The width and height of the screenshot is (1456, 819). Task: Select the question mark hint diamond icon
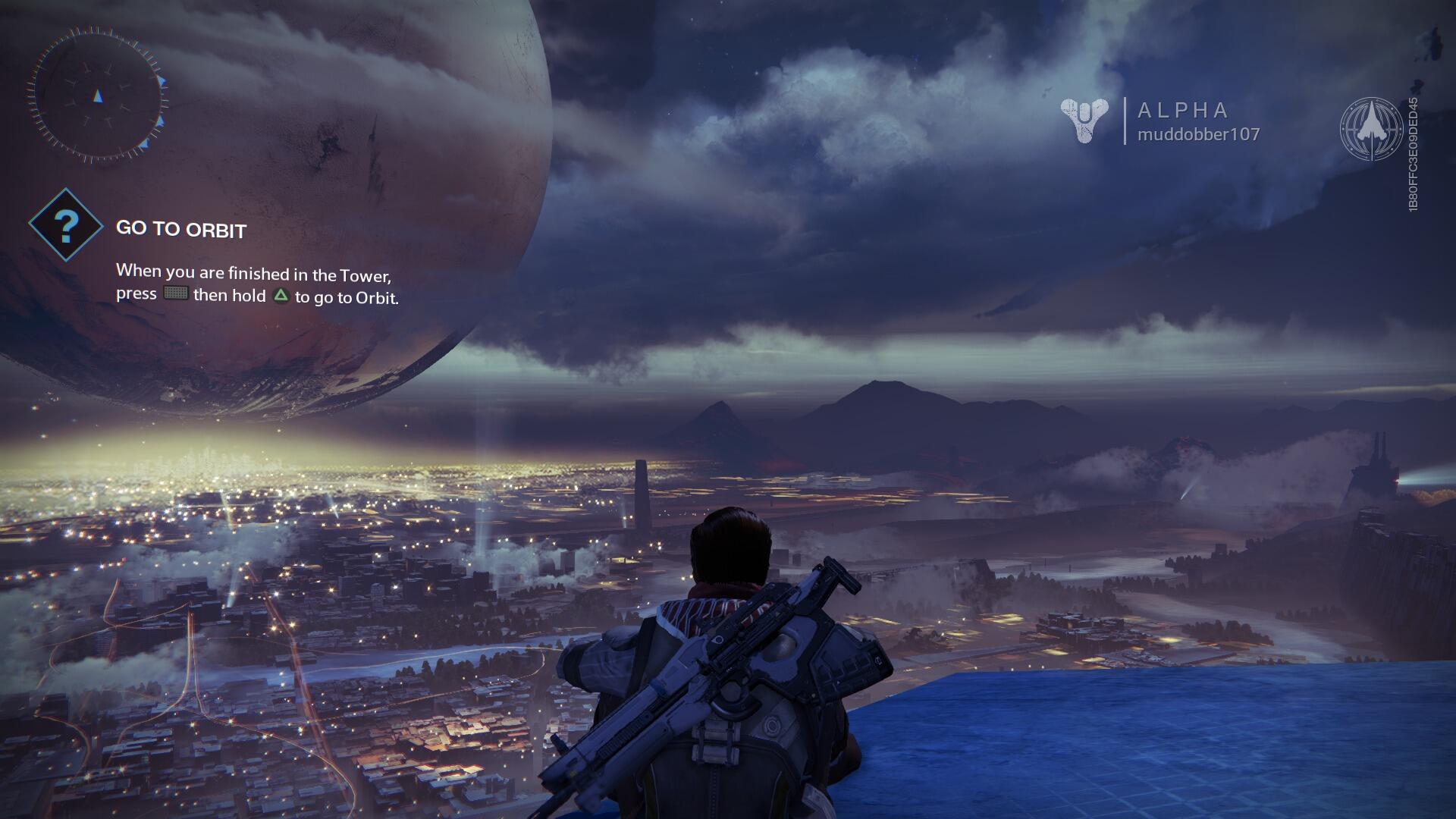point(66,225)
